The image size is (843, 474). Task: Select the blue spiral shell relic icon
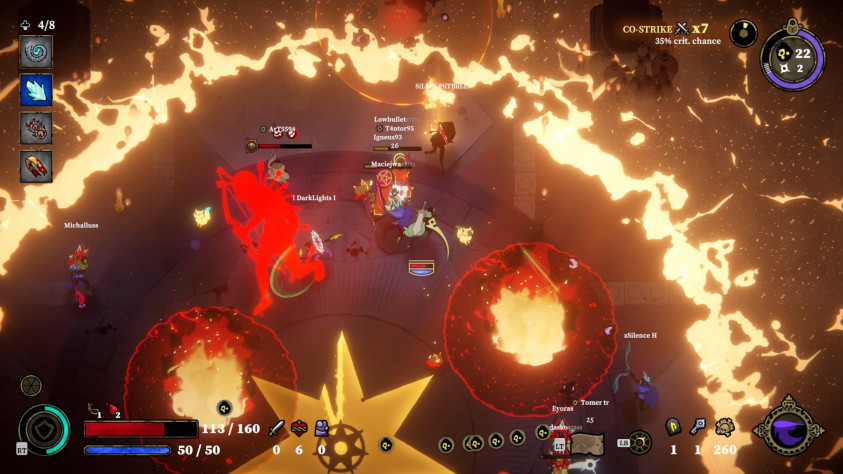coord(36,52)
